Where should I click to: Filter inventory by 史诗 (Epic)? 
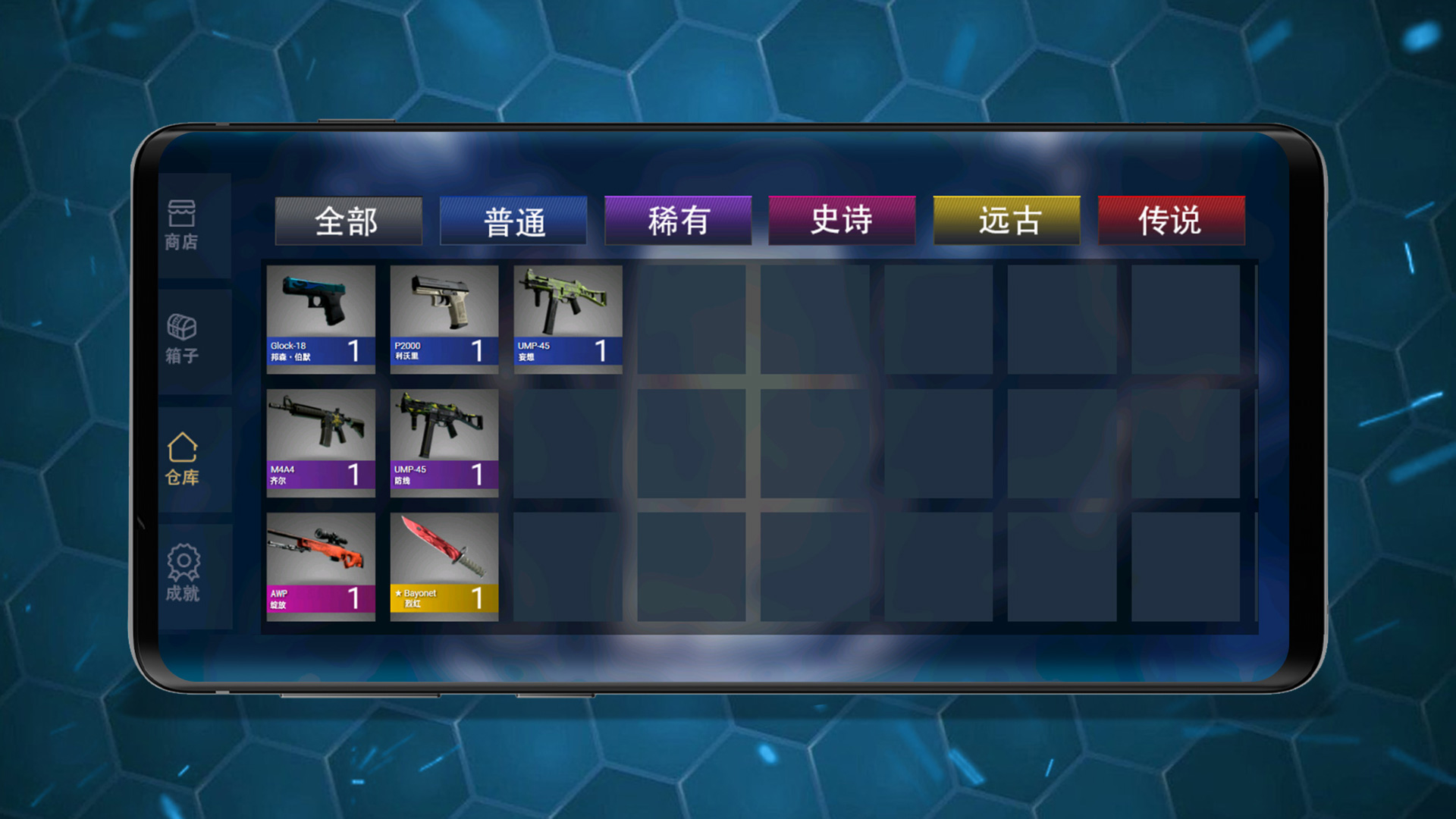(843, 220)
